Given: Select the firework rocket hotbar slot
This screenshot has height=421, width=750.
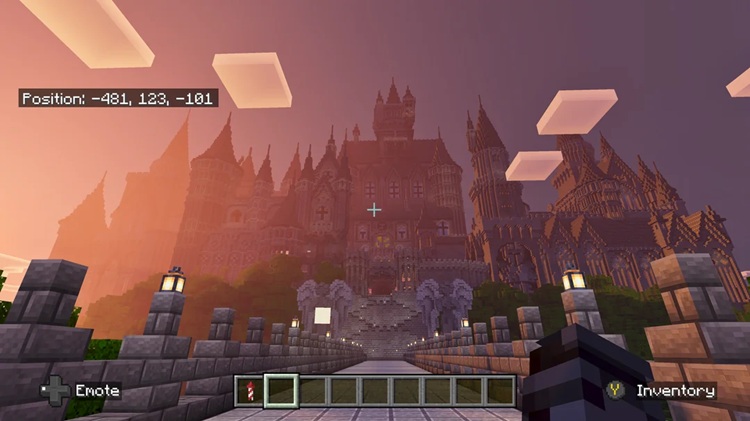Looking at the screenshot, I should click(250, 390).
